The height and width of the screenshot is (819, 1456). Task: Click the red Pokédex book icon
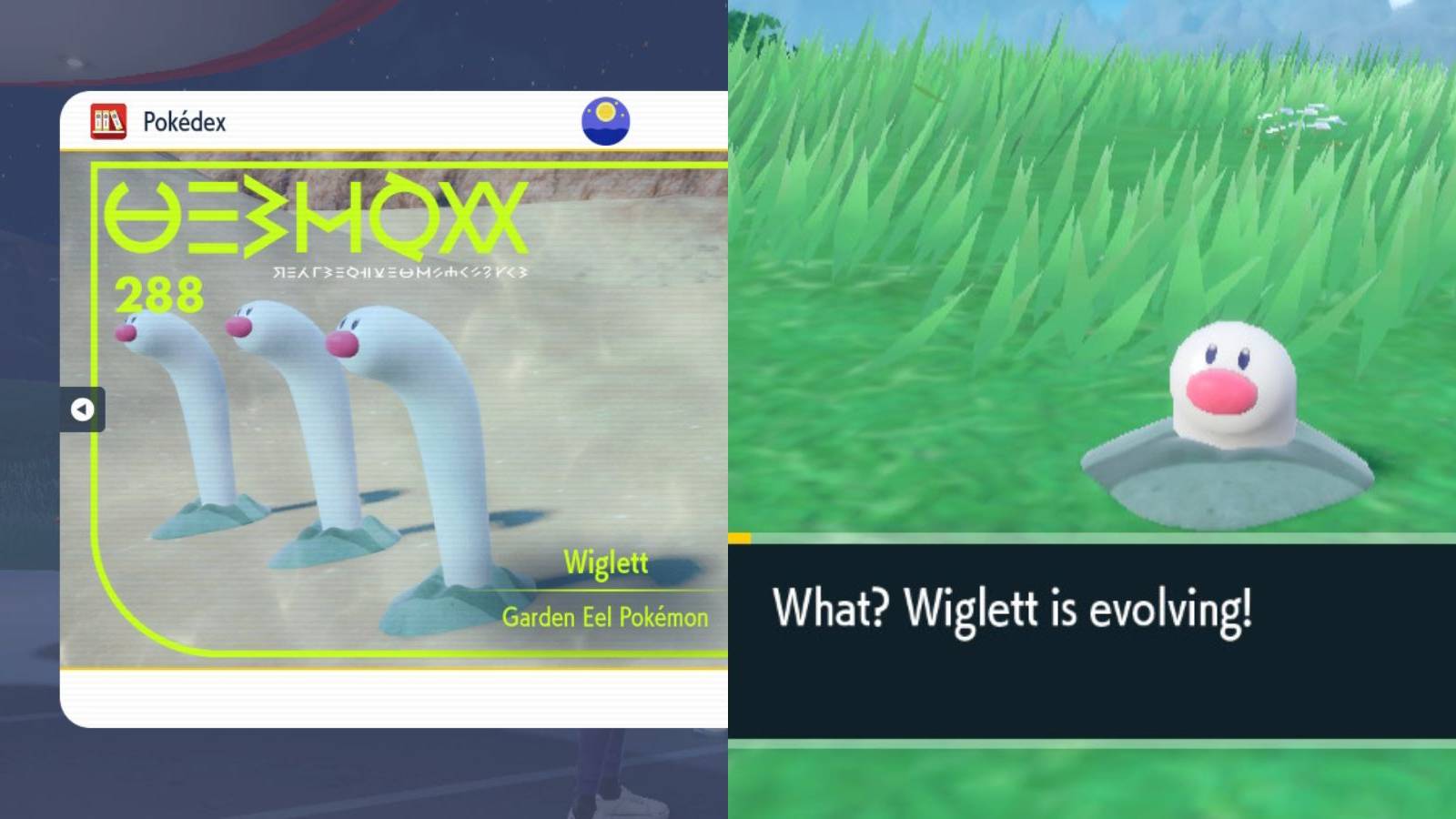click(x=106, y=121)
